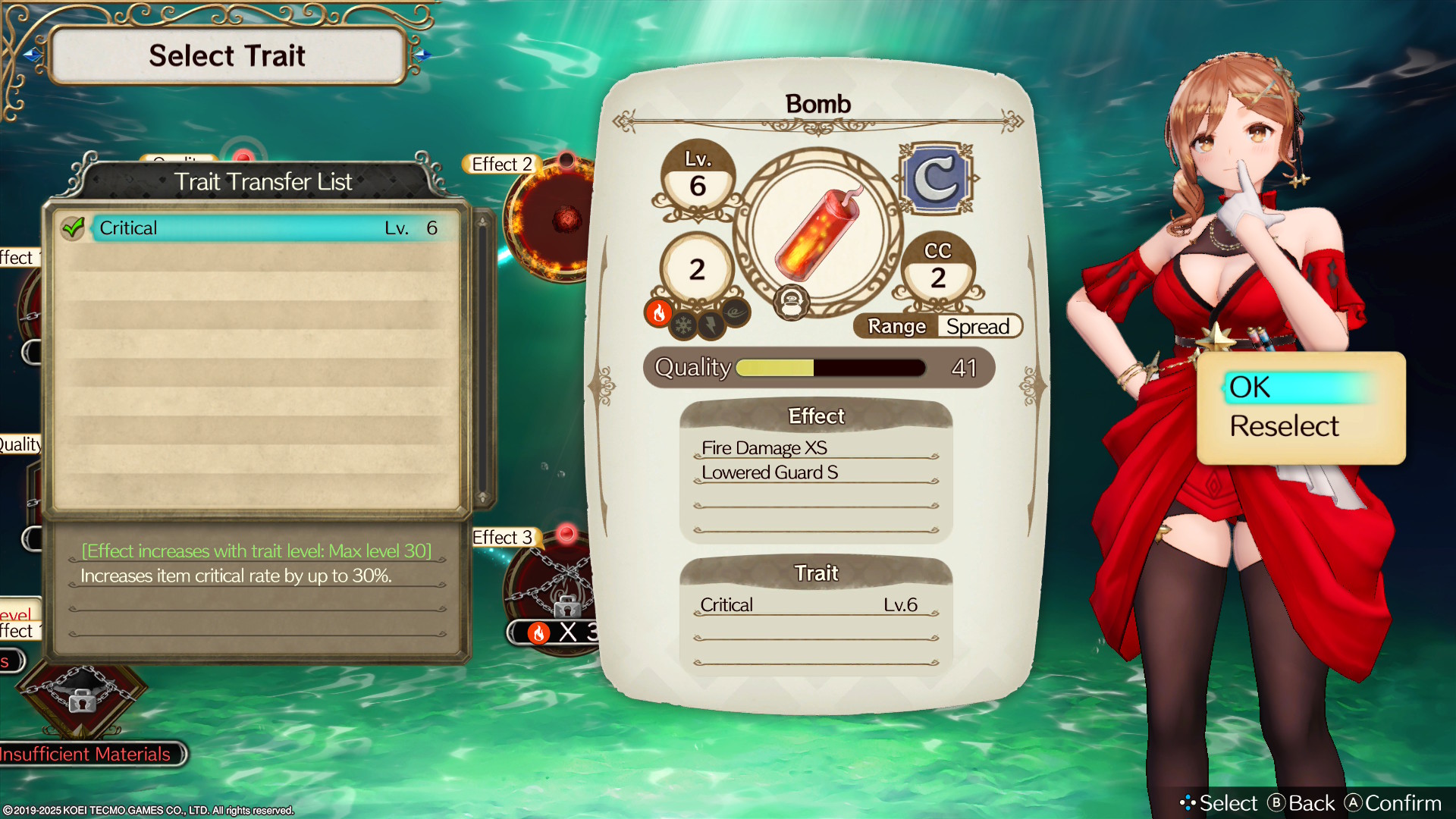
Task: Click the Bomb item image
Action: coord(817,233)
